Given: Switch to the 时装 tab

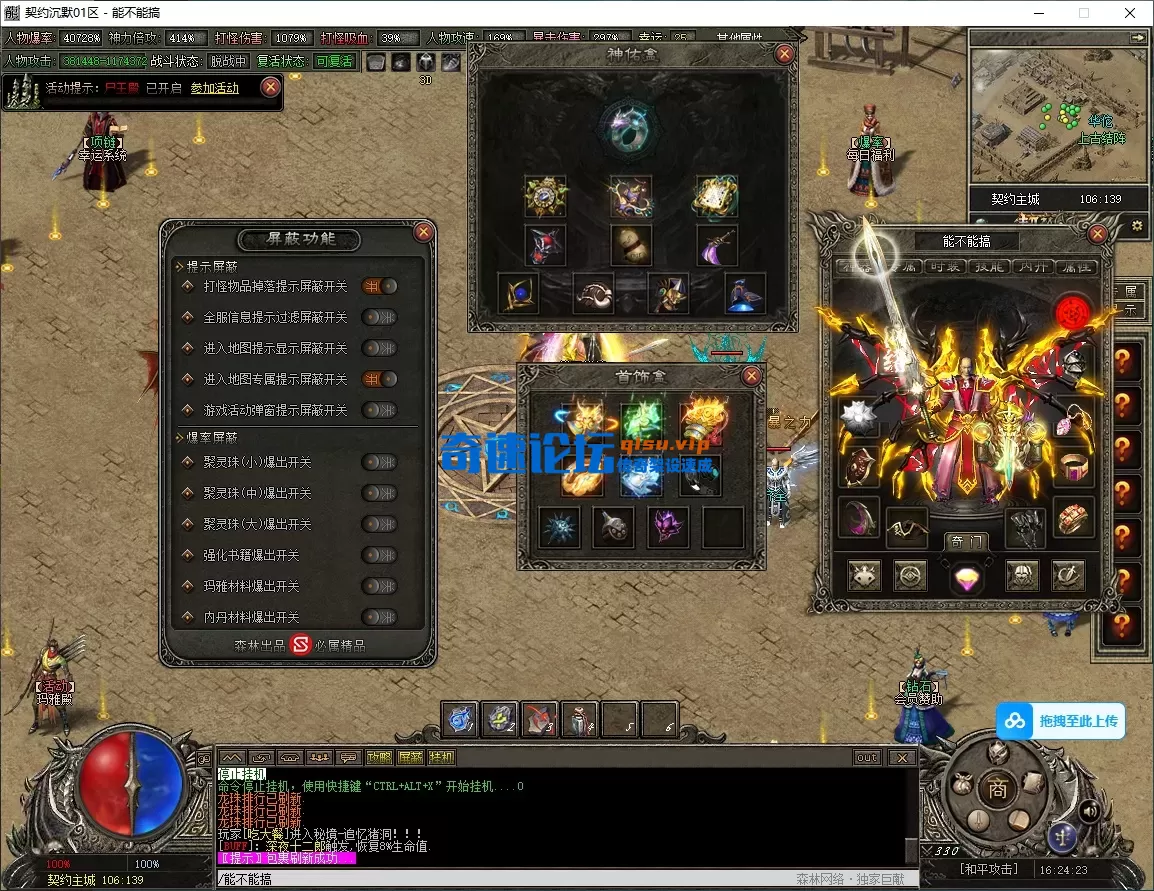Looking at the screenshot, I should pos(946,267).
